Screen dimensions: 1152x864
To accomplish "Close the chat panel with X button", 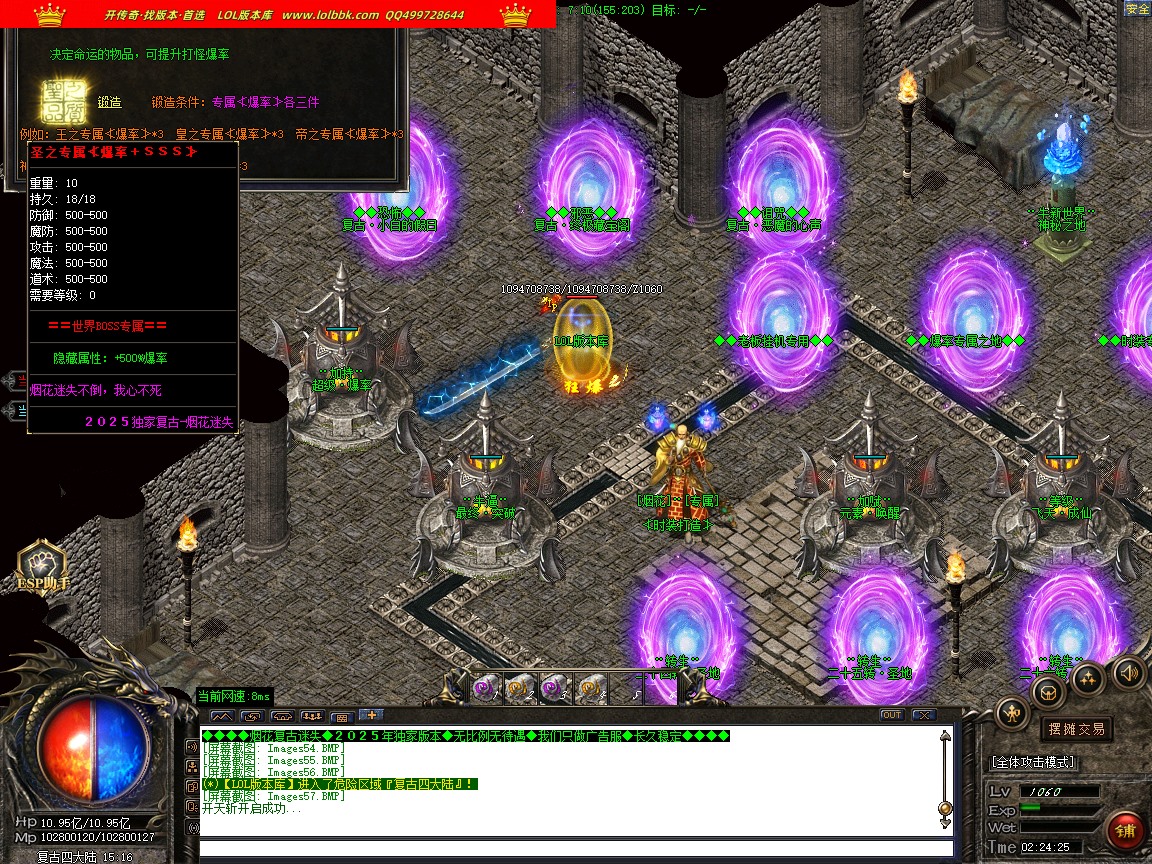I will click(922, 715).
